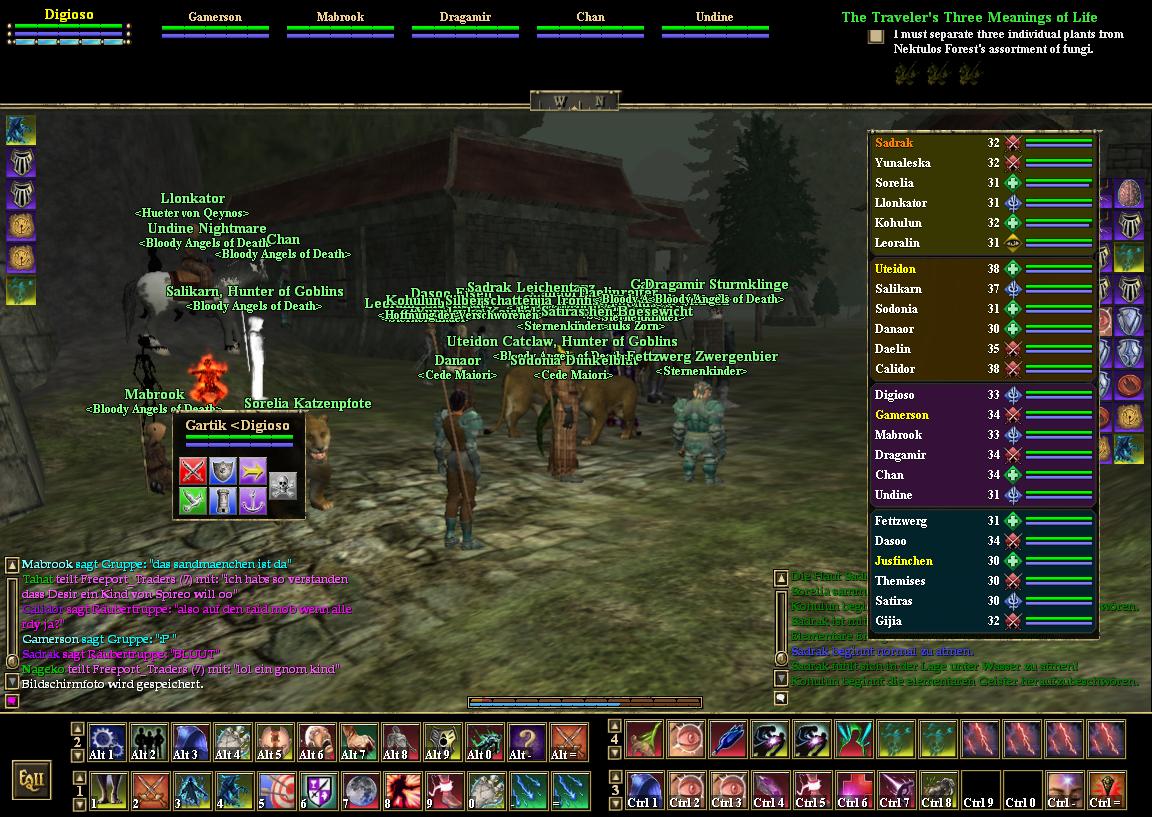Command pet to attack with crossed swords icon
The height and width of the screenshot is (817, 1152).
(x=193, y=471)
